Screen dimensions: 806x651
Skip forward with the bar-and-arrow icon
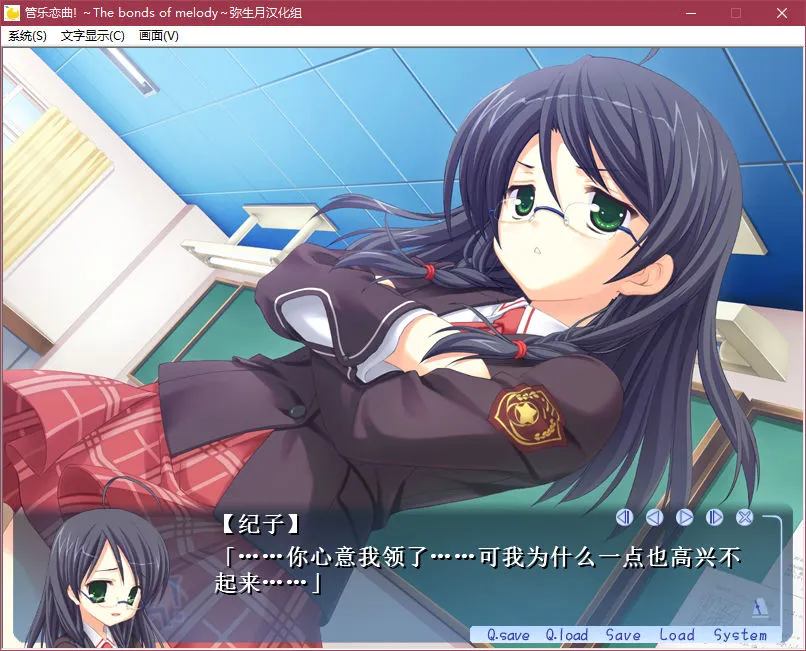pos(714,517)
